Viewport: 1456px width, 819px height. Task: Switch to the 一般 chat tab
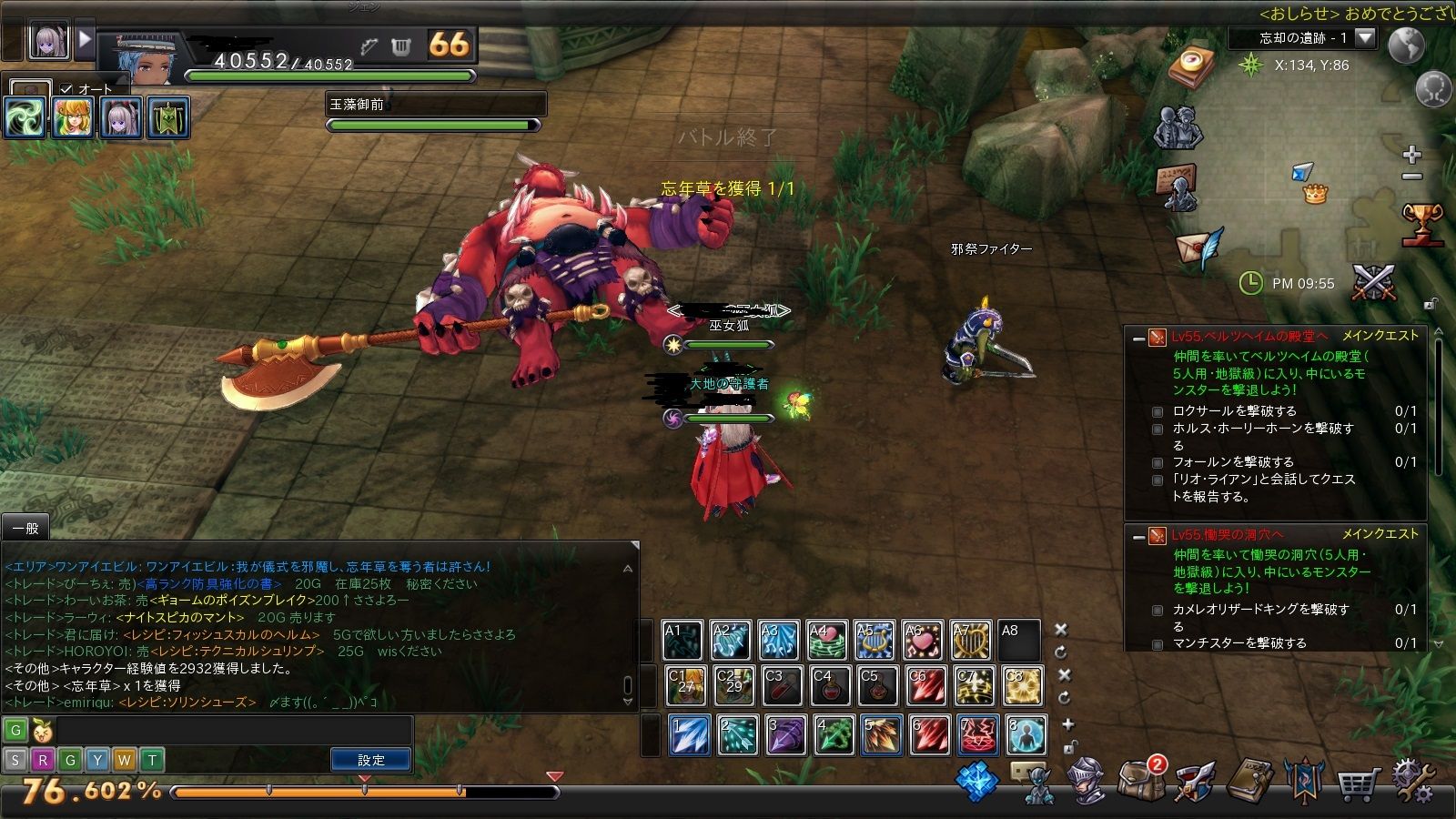25,529
